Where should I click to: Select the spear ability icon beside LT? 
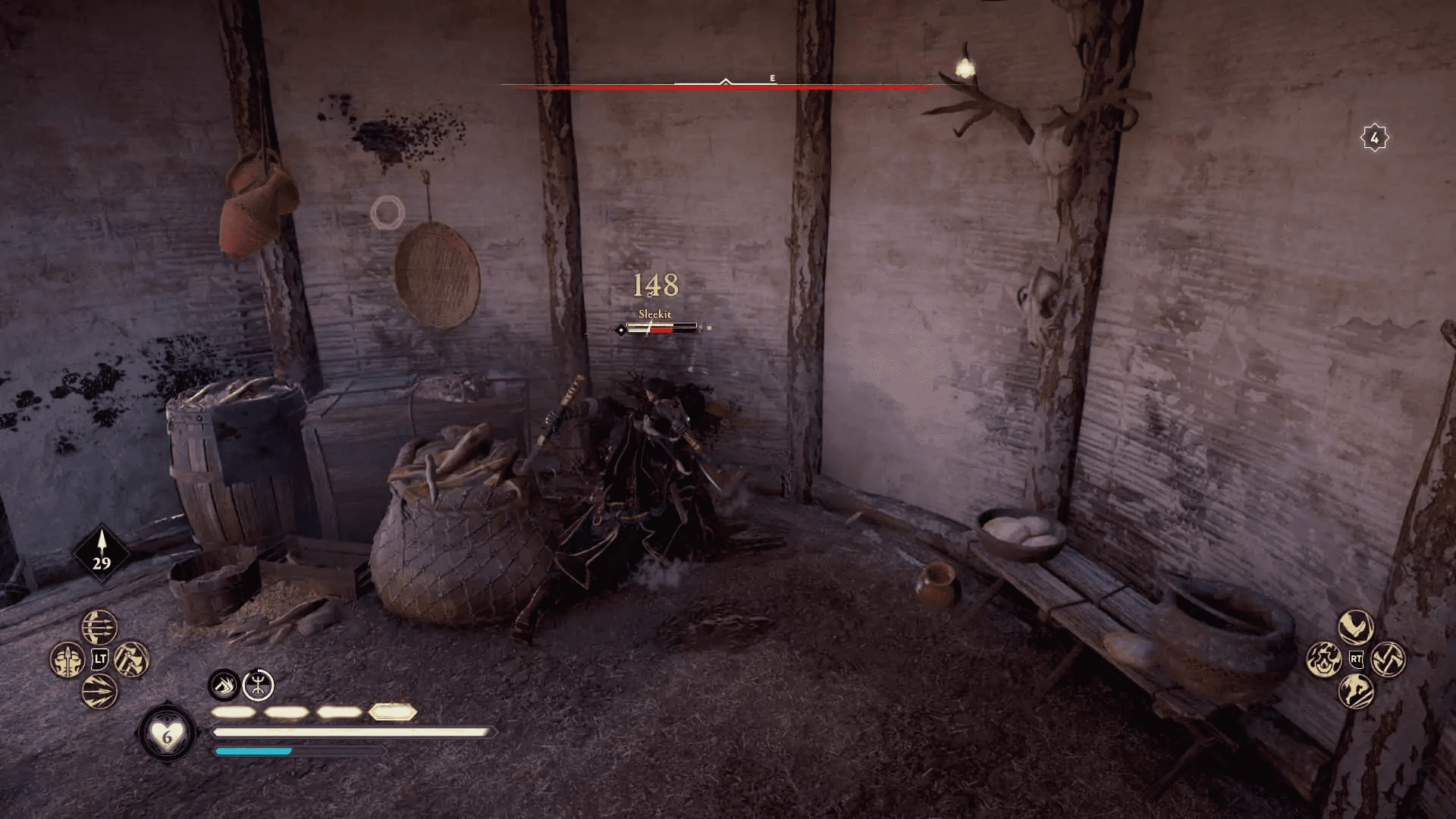pos(67,661)
